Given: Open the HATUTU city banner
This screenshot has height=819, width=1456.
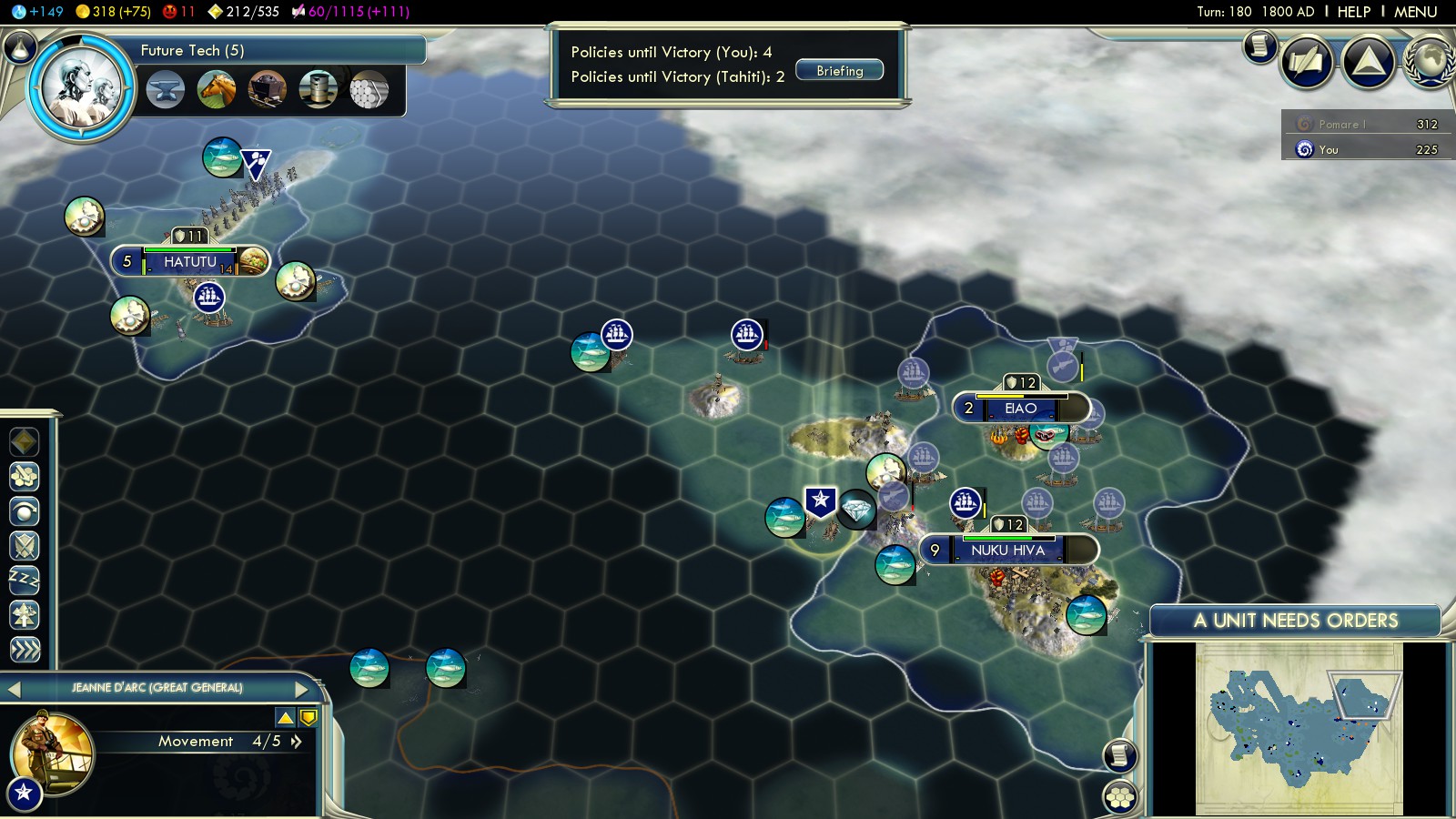Looking at the screenshot, I should coord(189,262).
